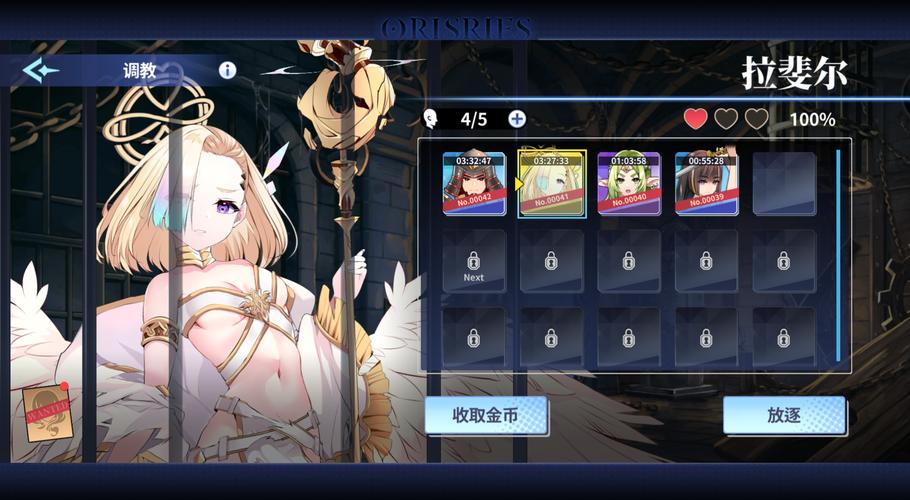Viewport: 910px width, 500px height.
Task: Open the info icon beside 调教
Action: (x=227, y=70)
